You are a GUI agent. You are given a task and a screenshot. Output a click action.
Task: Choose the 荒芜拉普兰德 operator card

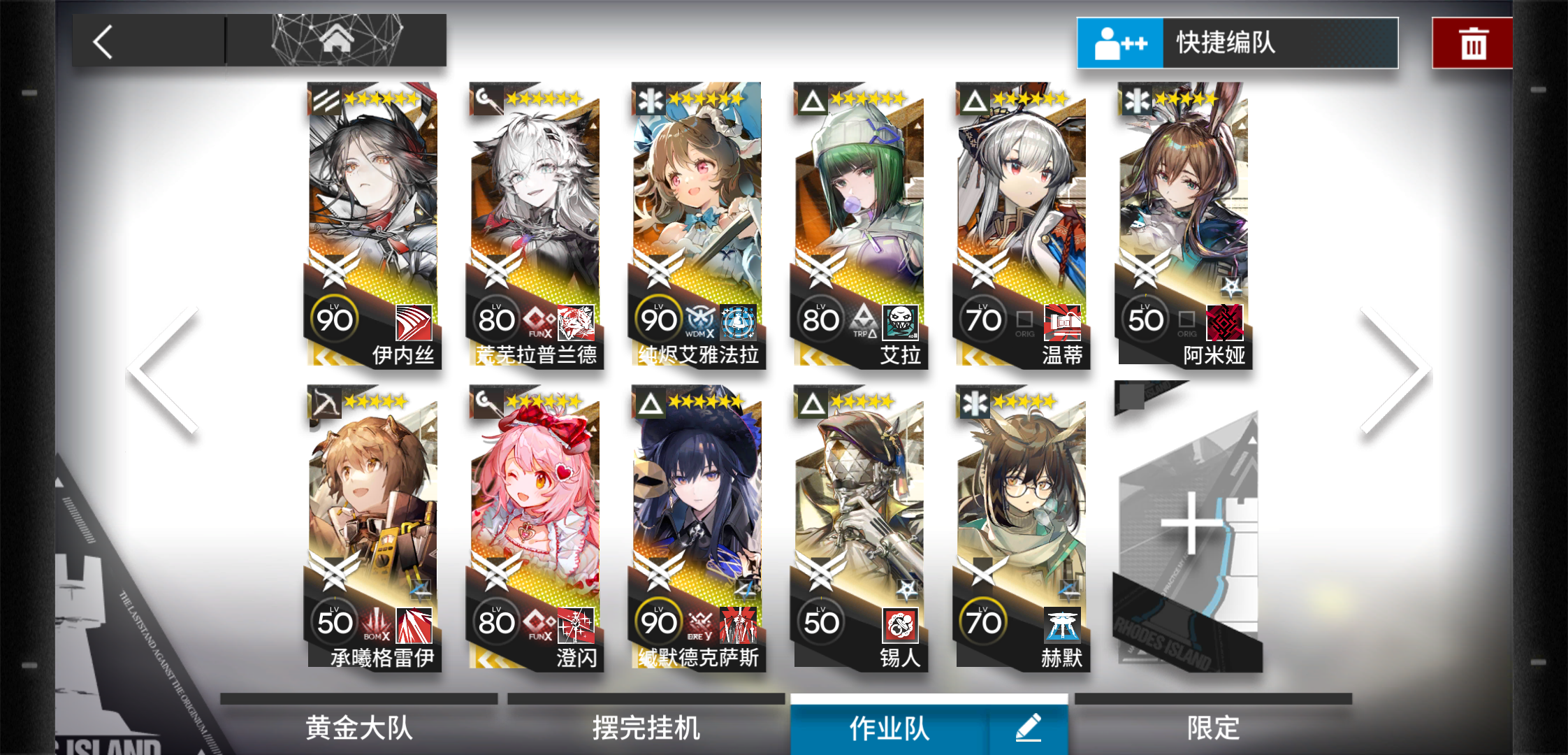(535, 225)
